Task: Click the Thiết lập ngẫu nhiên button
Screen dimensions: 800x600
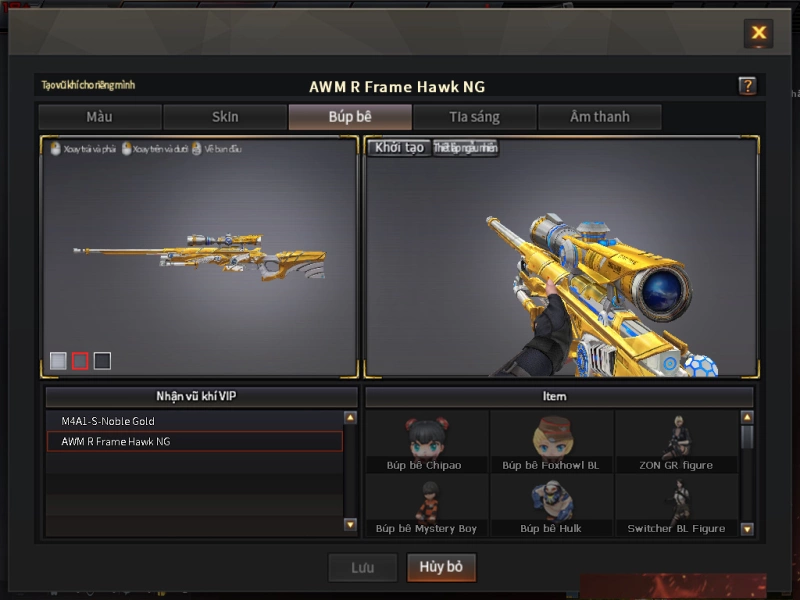Action: click(x=465, y=148)
